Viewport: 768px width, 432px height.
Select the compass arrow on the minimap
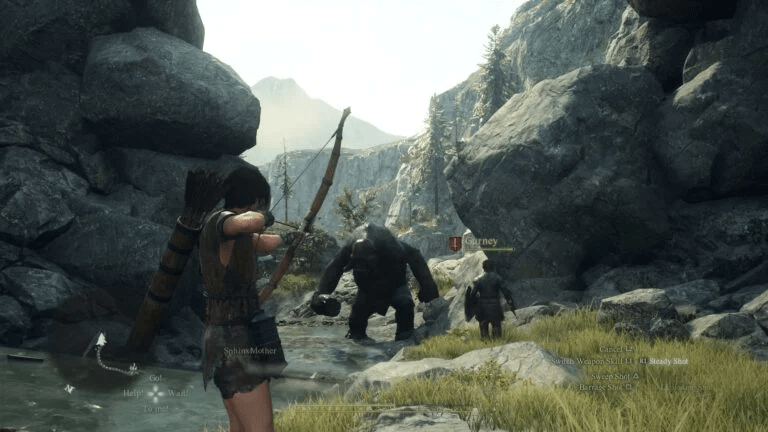click(101, 340)
